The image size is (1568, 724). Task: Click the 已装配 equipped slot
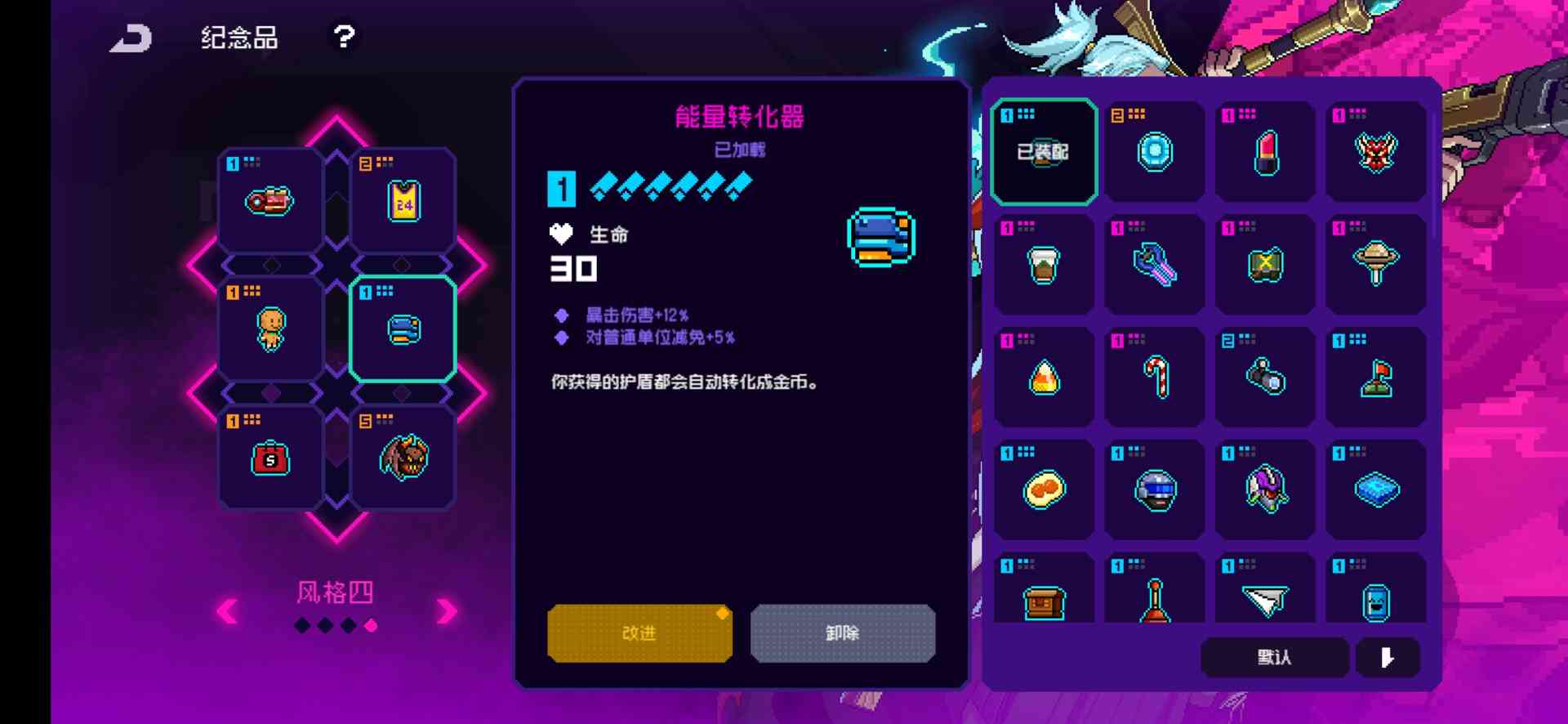(1044, 150)
